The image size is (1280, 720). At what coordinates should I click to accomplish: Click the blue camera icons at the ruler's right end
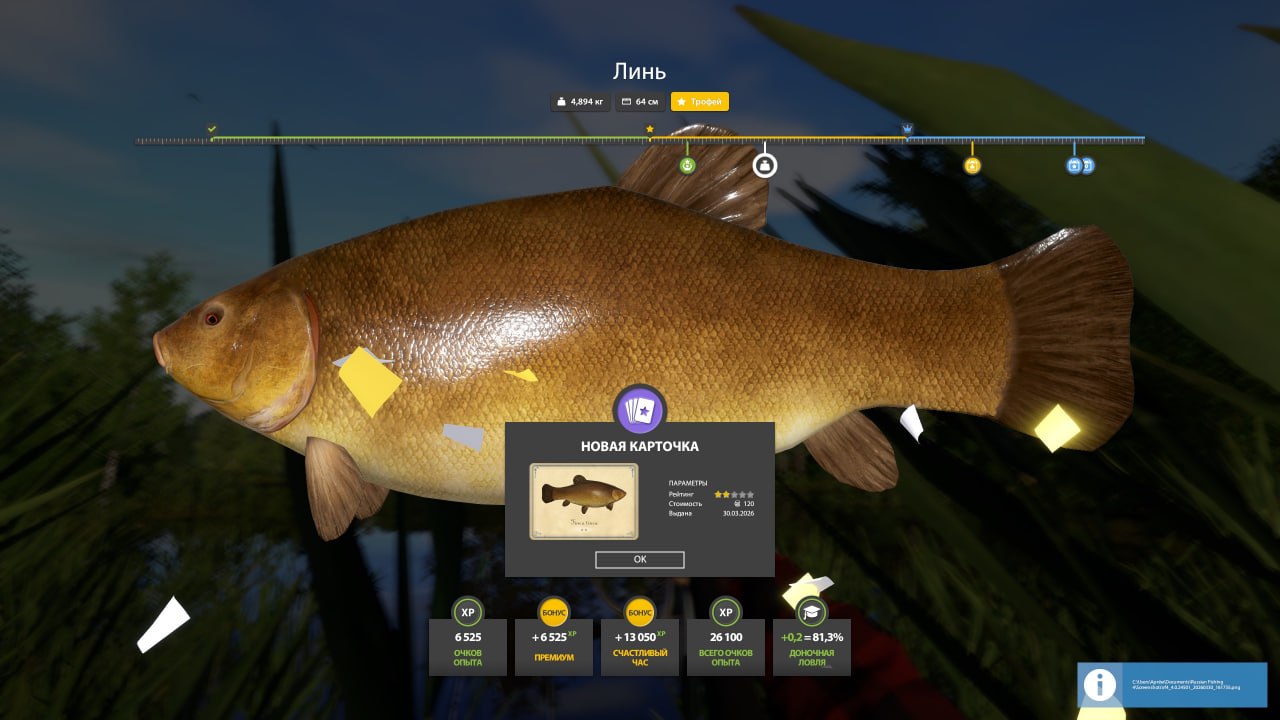tap(1078, 166)
